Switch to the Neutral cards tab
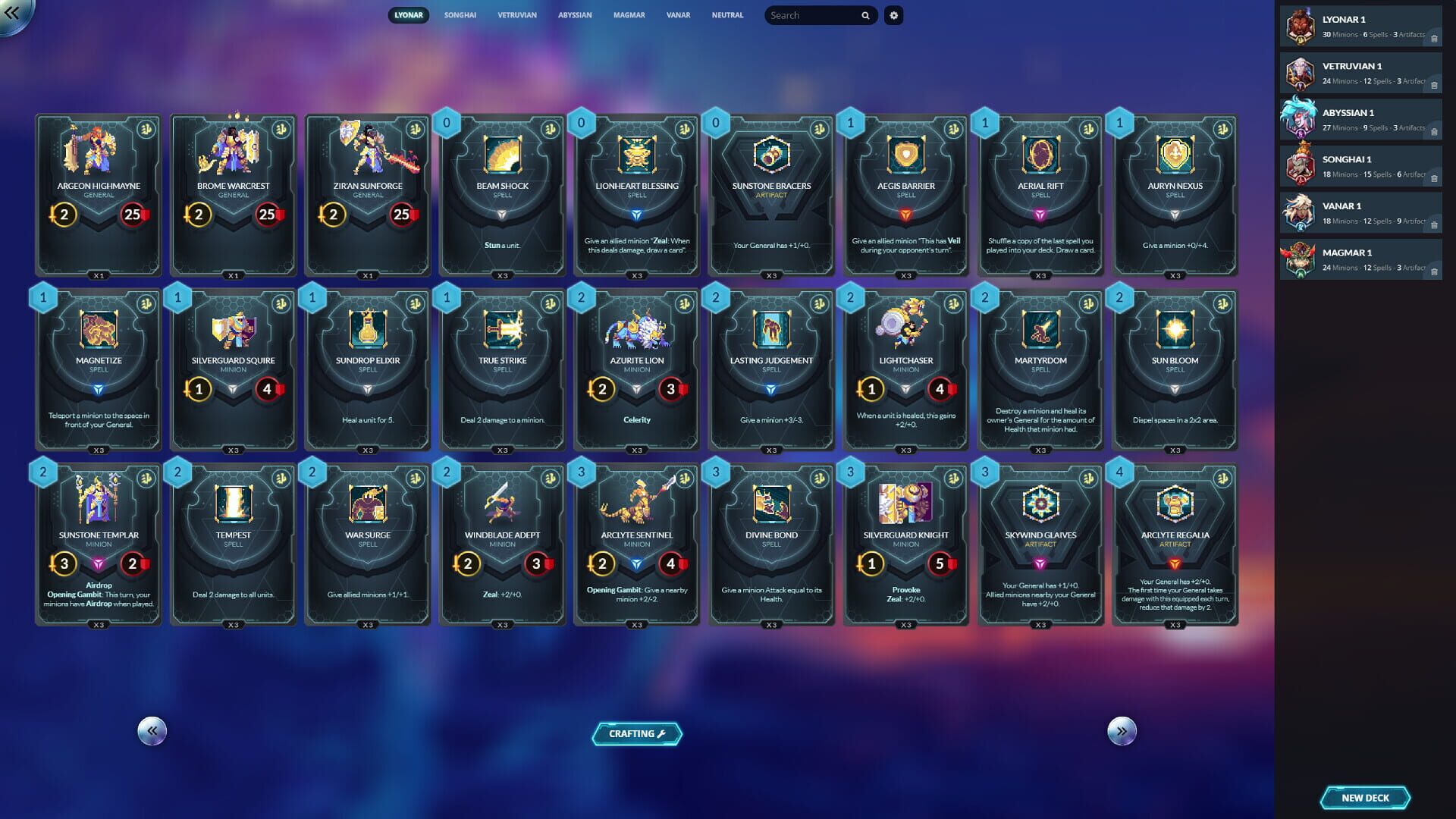 point(726,15)
